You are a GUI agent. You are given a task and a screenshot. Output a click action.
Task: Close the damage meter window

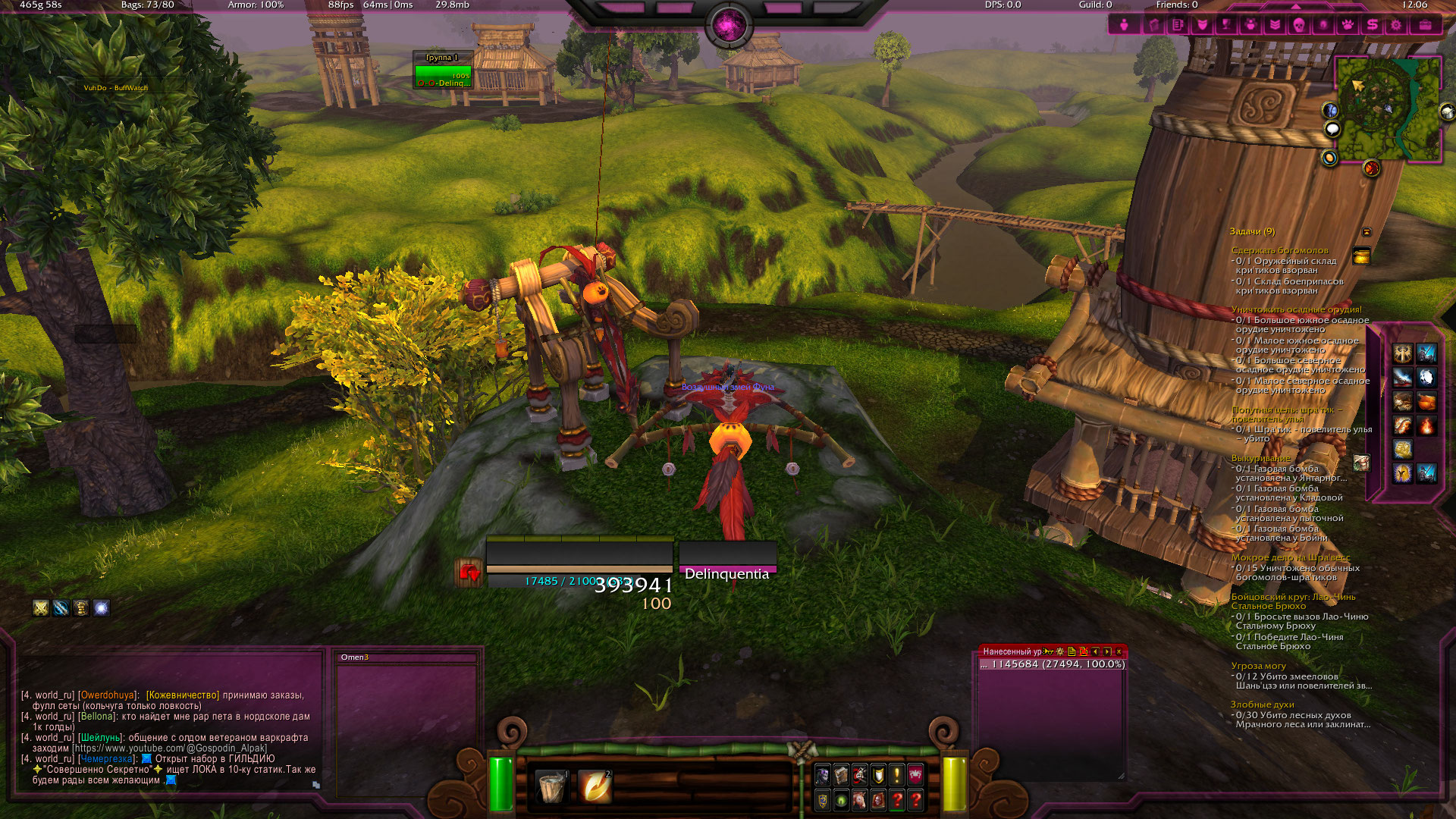coord(1119,651)
